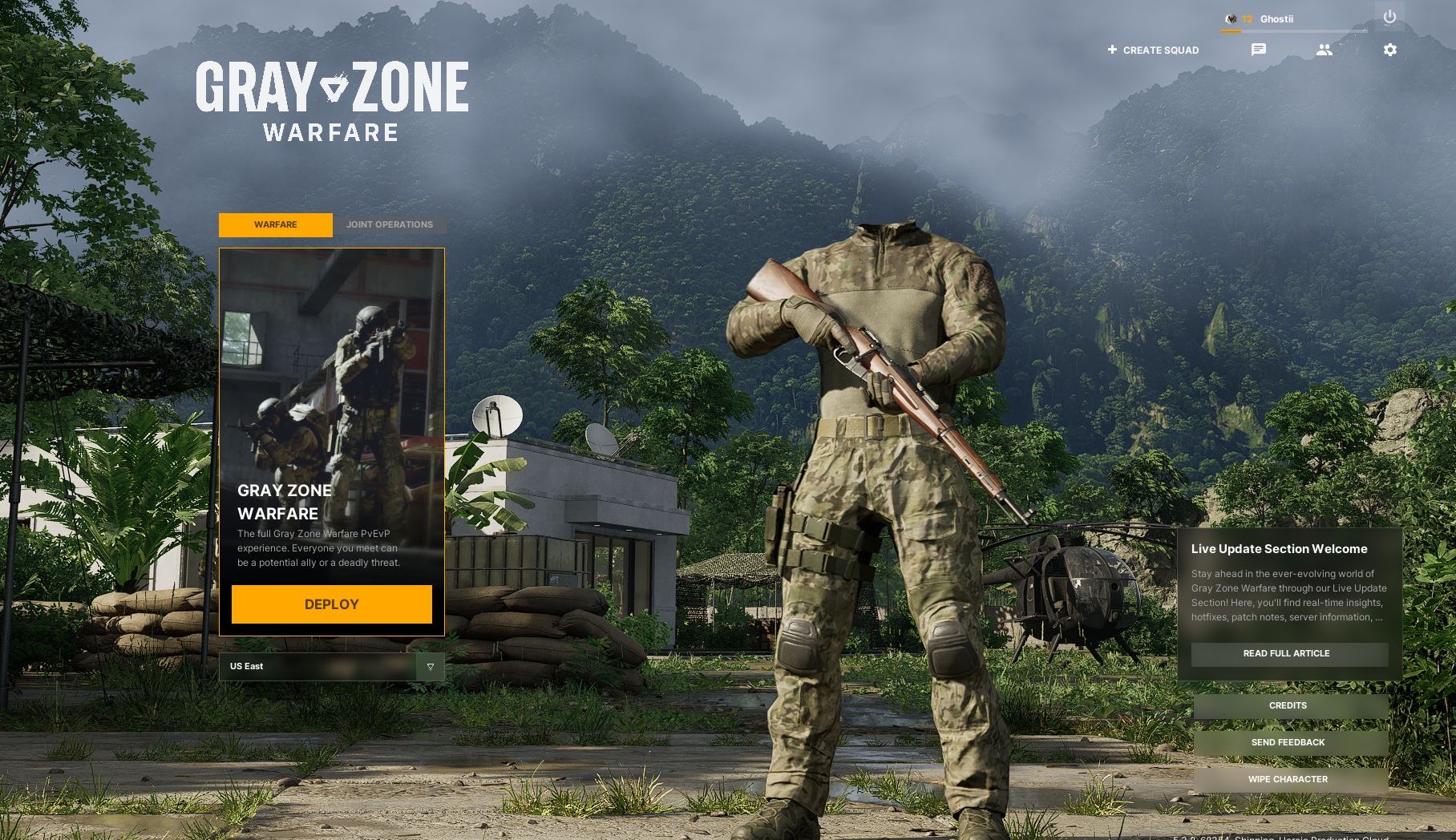Deploy into Gray Zone Warfare
The width and height of the screenshot is (1456, 840).
point(331,604)
